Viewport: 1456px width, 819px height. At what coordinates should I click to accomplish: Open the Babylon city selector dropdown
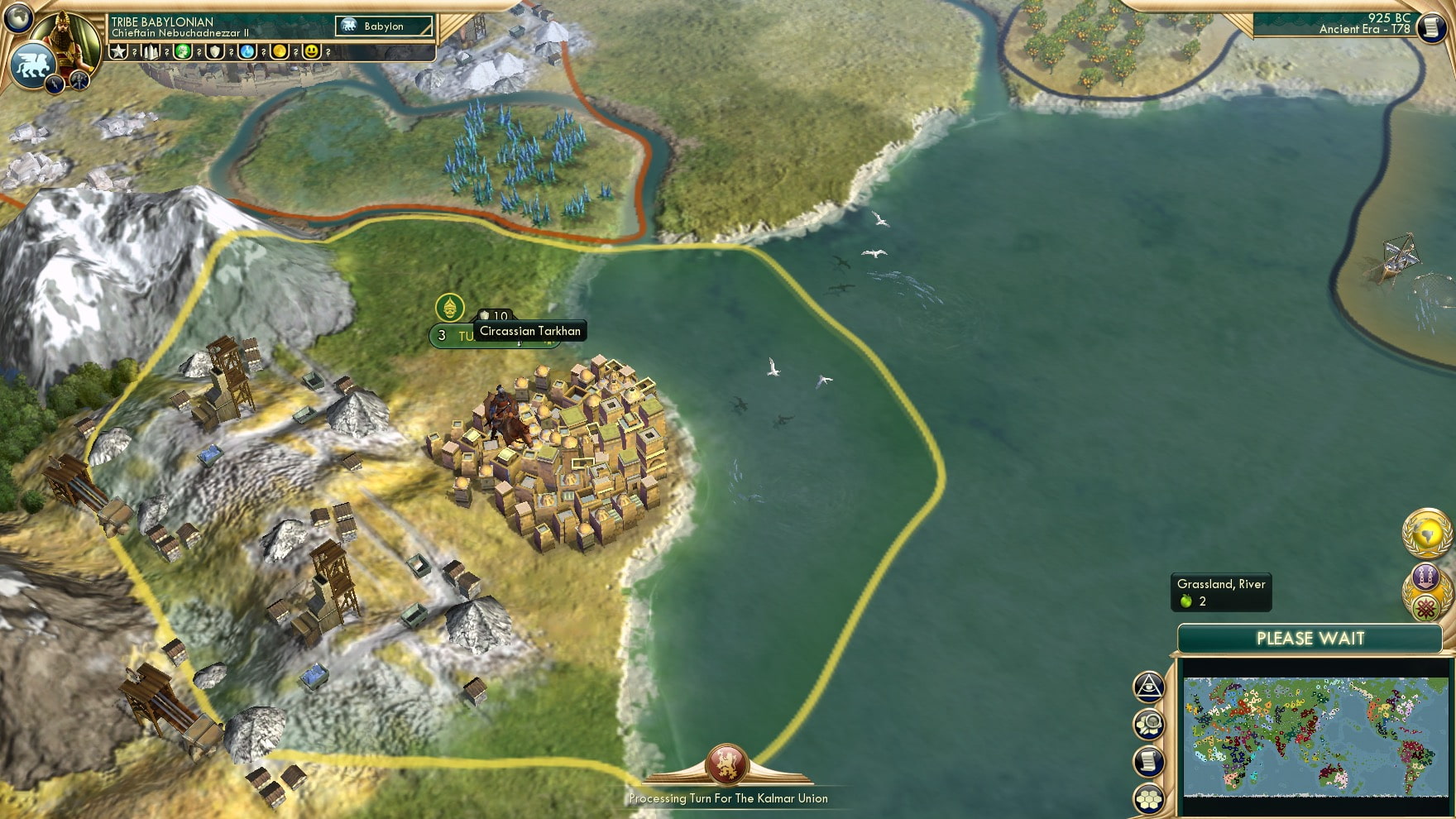(x=382, y=26)
